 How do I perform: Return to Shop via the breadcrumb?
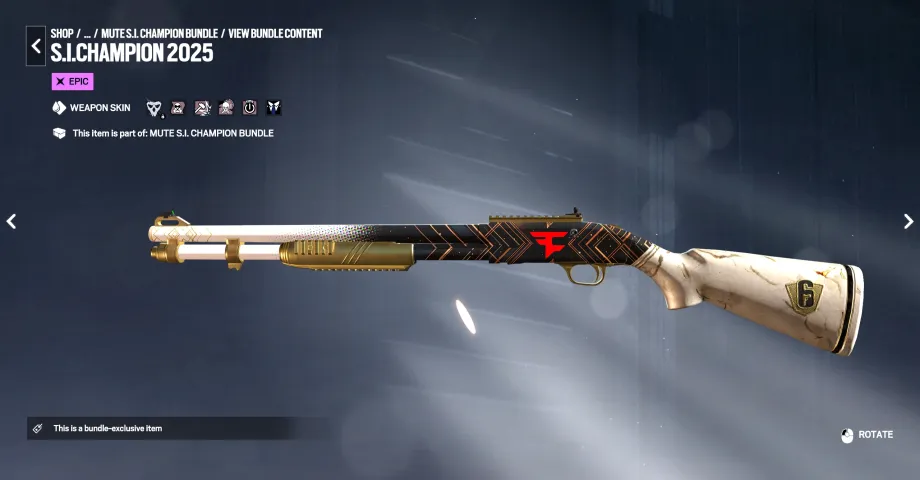(62, 33)
